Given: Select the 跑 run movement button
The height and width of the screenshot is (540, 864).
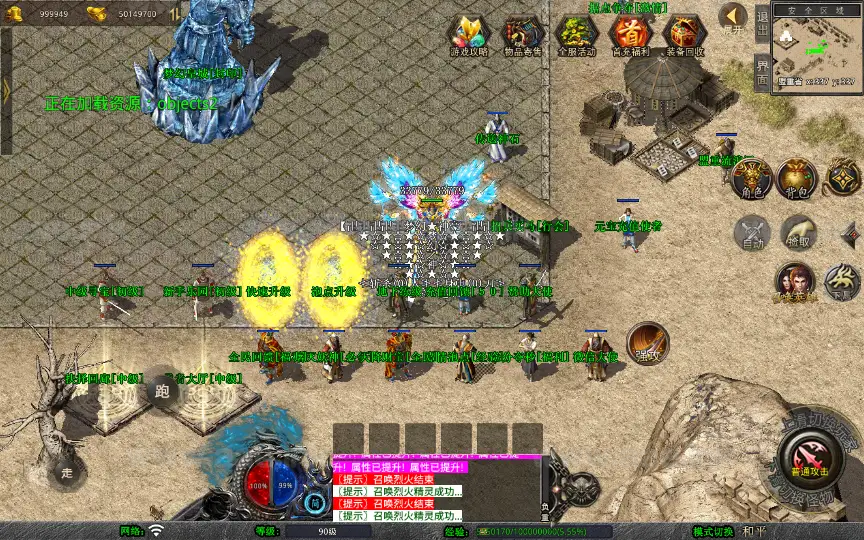Looking at the screenshot, I should click(x=164, y=392).
